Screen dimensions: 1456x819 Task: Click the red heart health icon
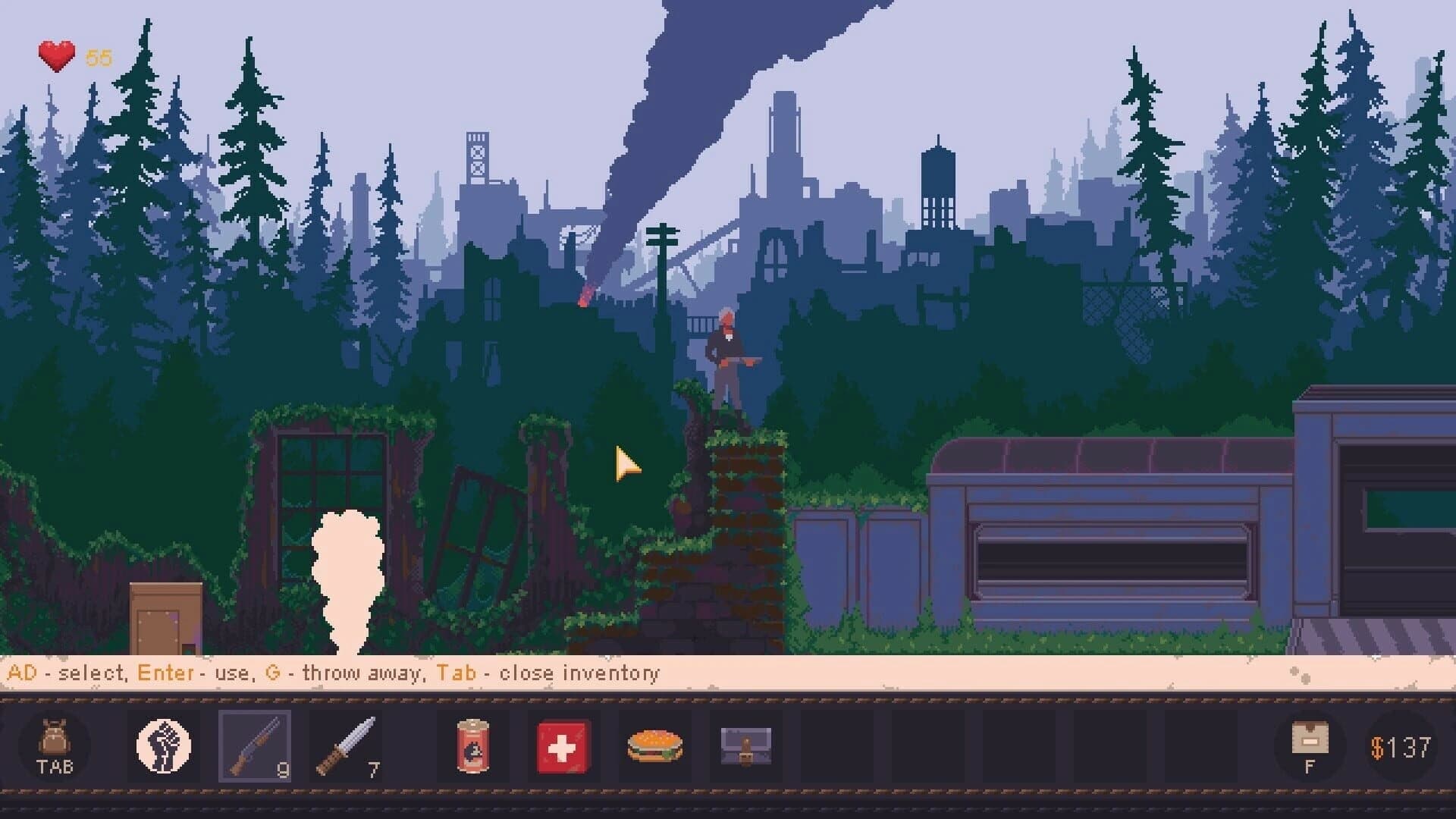pyautogui.click(x=55, y=53)
